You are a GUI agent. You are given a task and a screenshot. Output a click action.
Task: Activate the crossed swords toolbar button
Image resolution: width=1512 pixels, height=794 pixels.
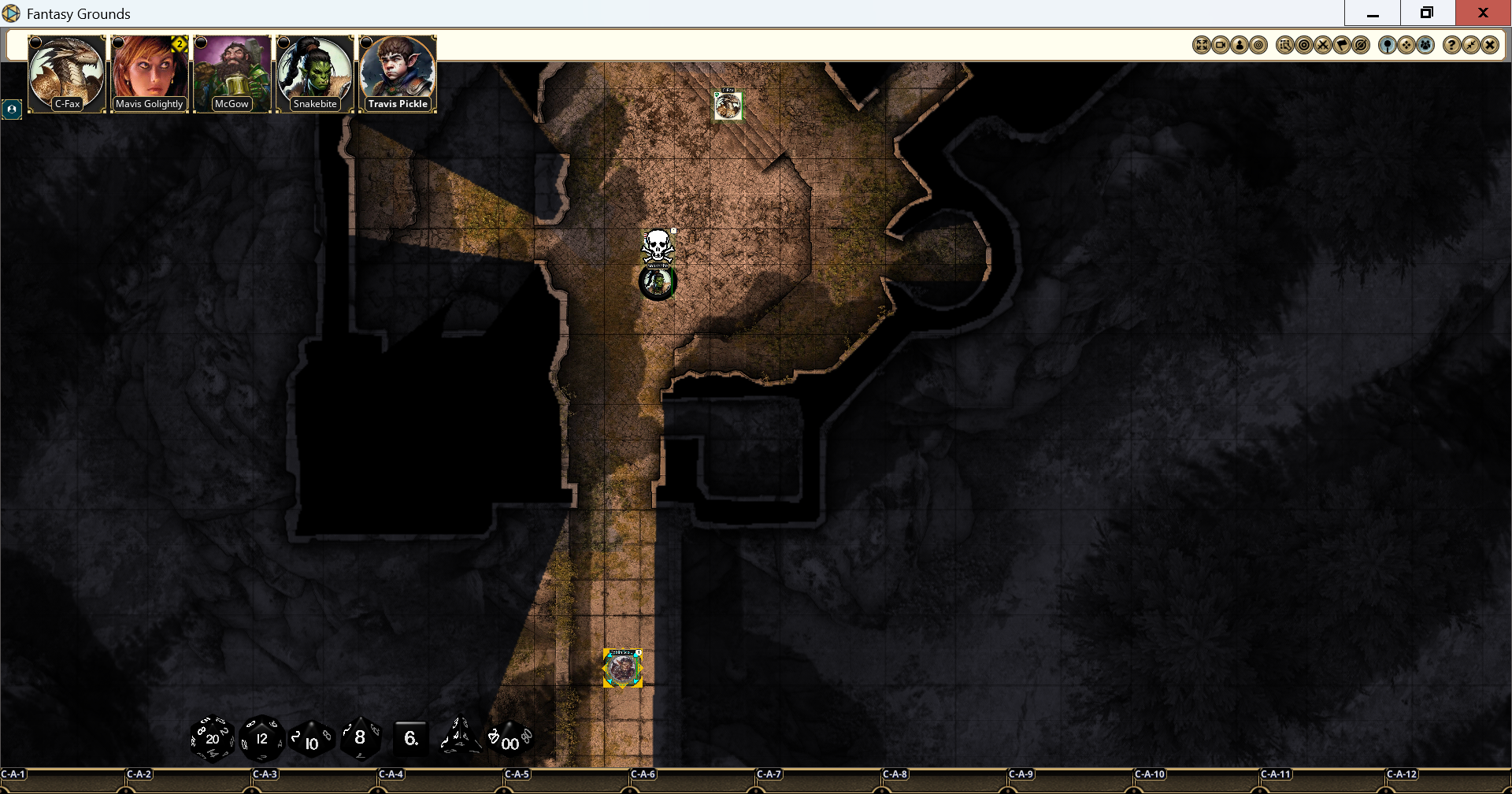(1323, 46)
